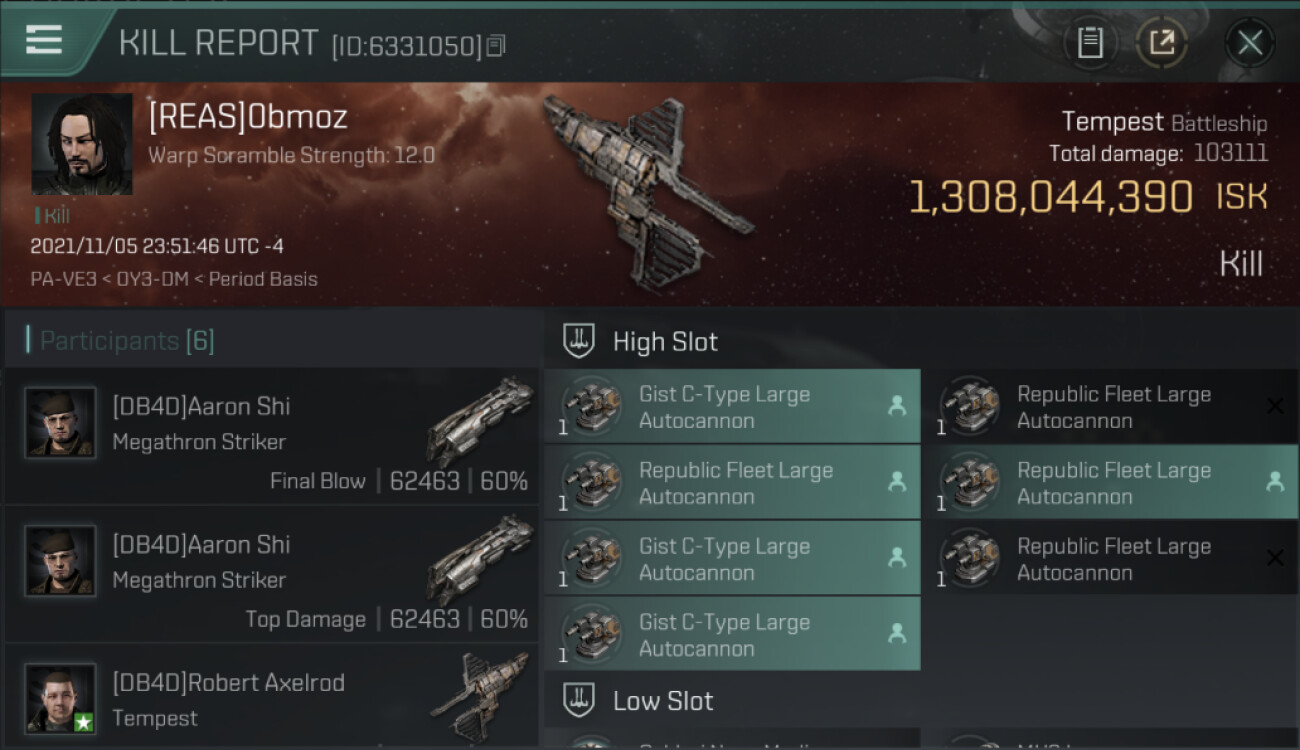Screen dimensions: 1300x750
Task: Select Aaron Shi's Final Blow entry
Action: tap(272, 437)
